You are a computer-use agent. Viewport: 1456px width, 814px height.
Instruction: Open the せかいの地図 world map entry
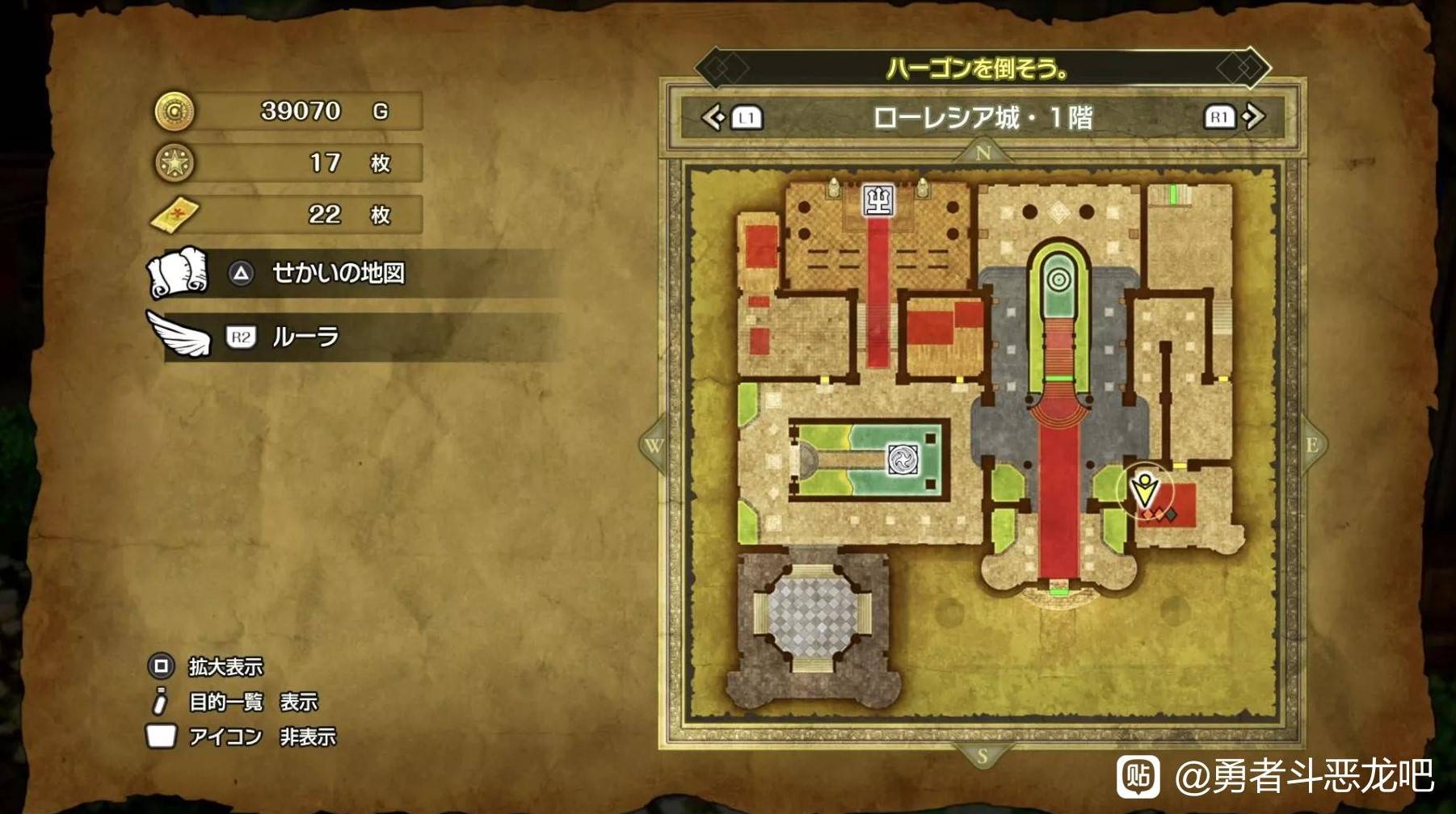tap(338, 274)
